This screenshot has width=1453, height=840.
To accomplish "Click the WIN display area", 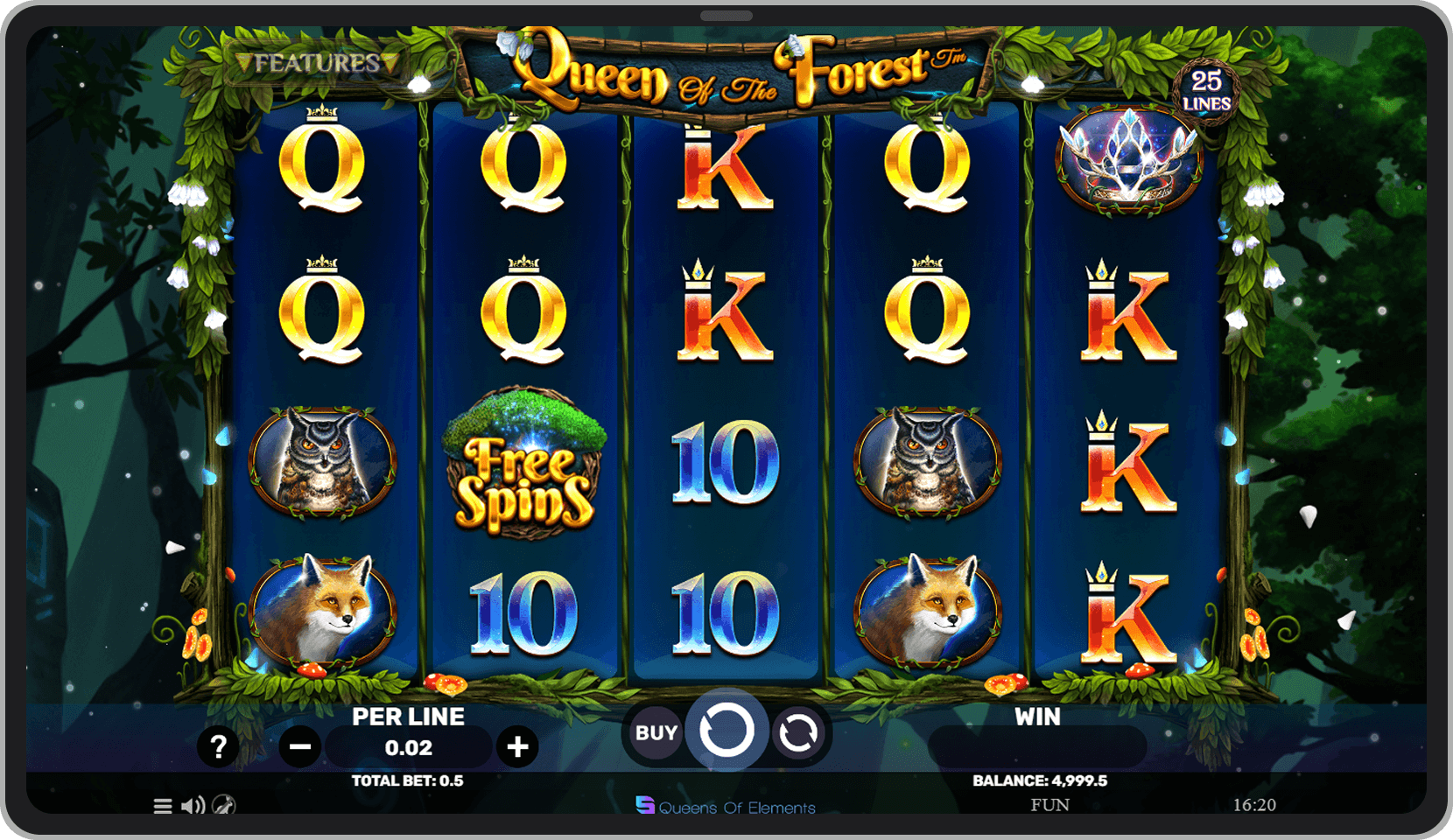I will click(x=1038, y=745).
